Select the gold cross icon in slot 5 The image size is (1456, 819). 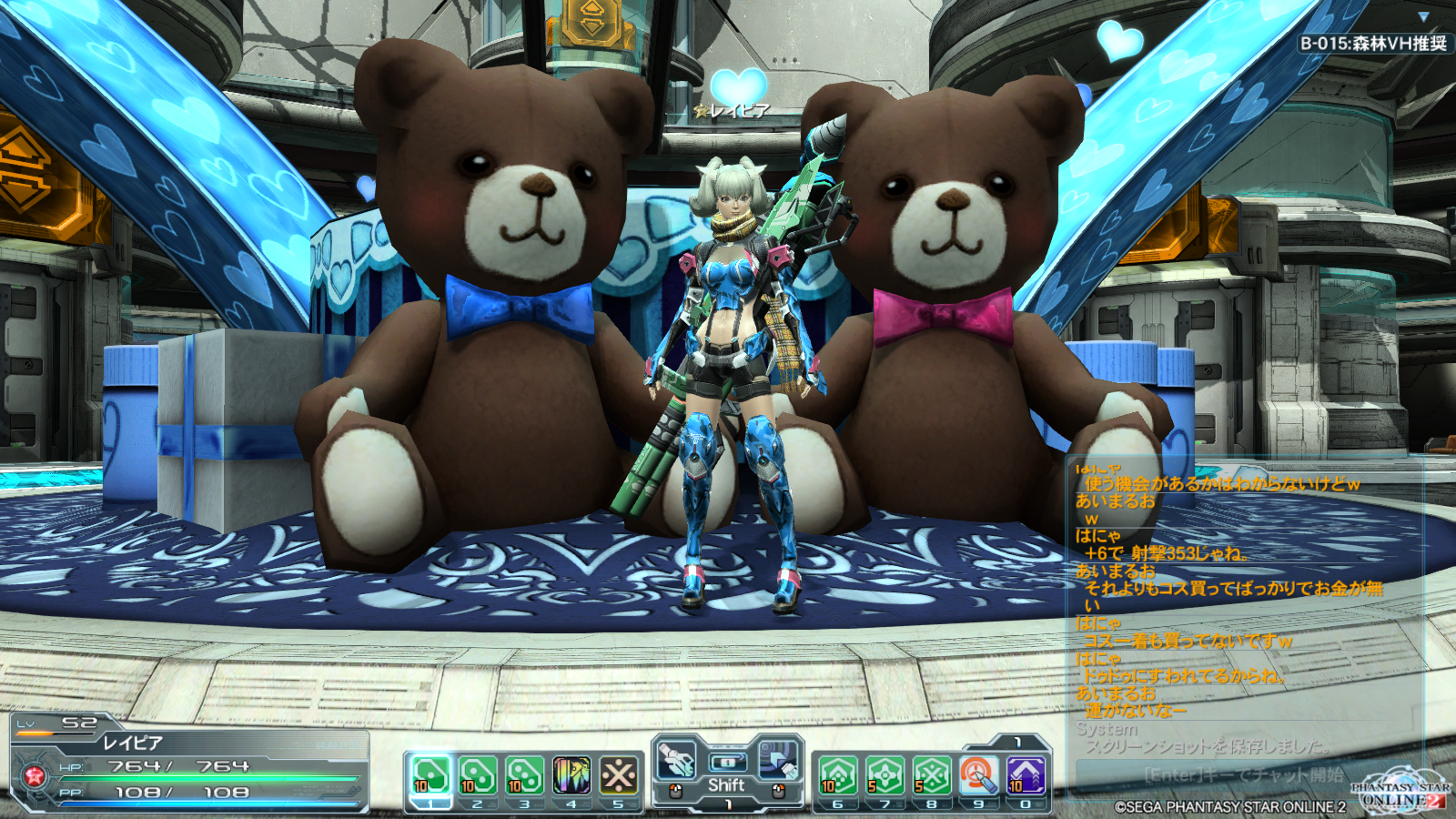619,775
